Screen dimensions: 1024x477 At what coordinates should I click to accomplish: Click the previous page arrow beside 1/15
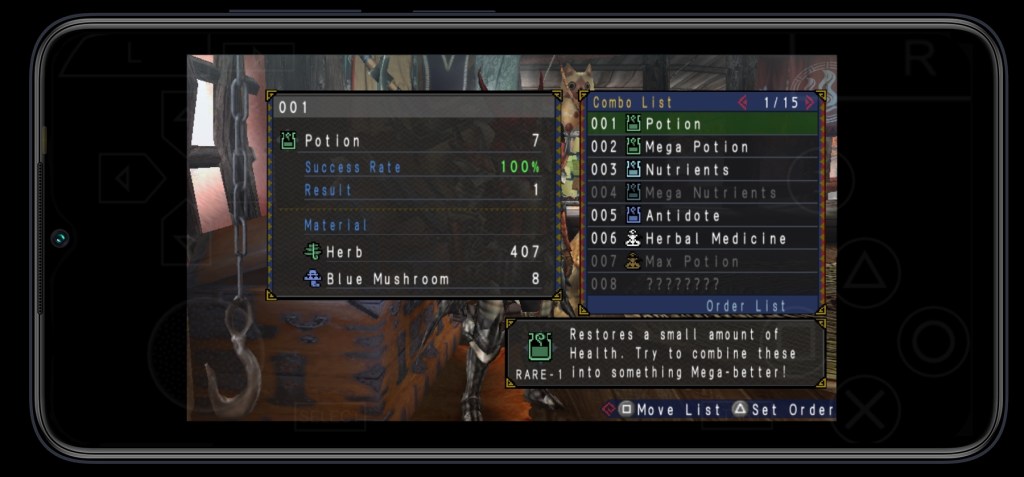(743, 102)
